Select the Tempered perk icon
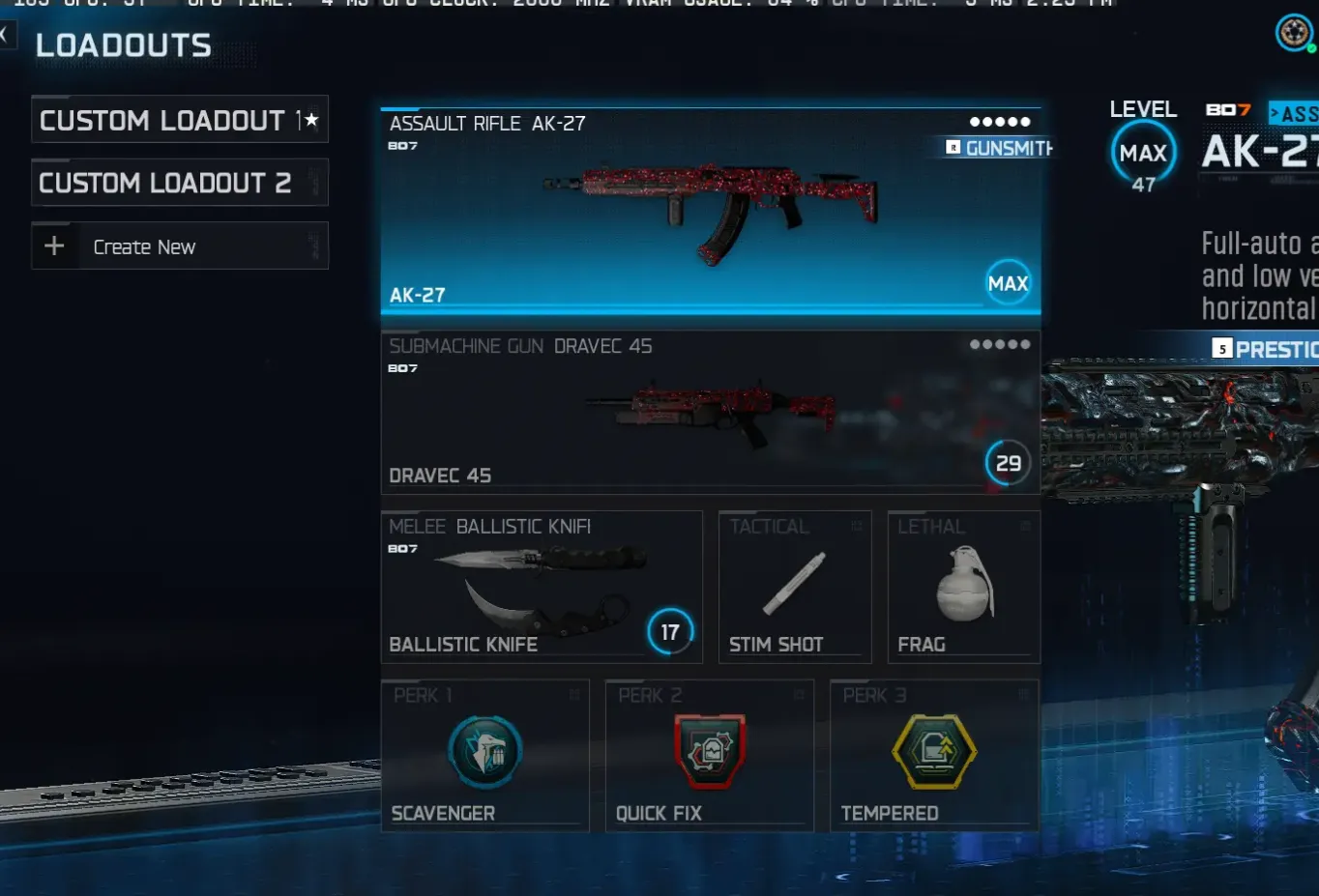Screen dimensions: 1319x896 [x=933, y=753]
